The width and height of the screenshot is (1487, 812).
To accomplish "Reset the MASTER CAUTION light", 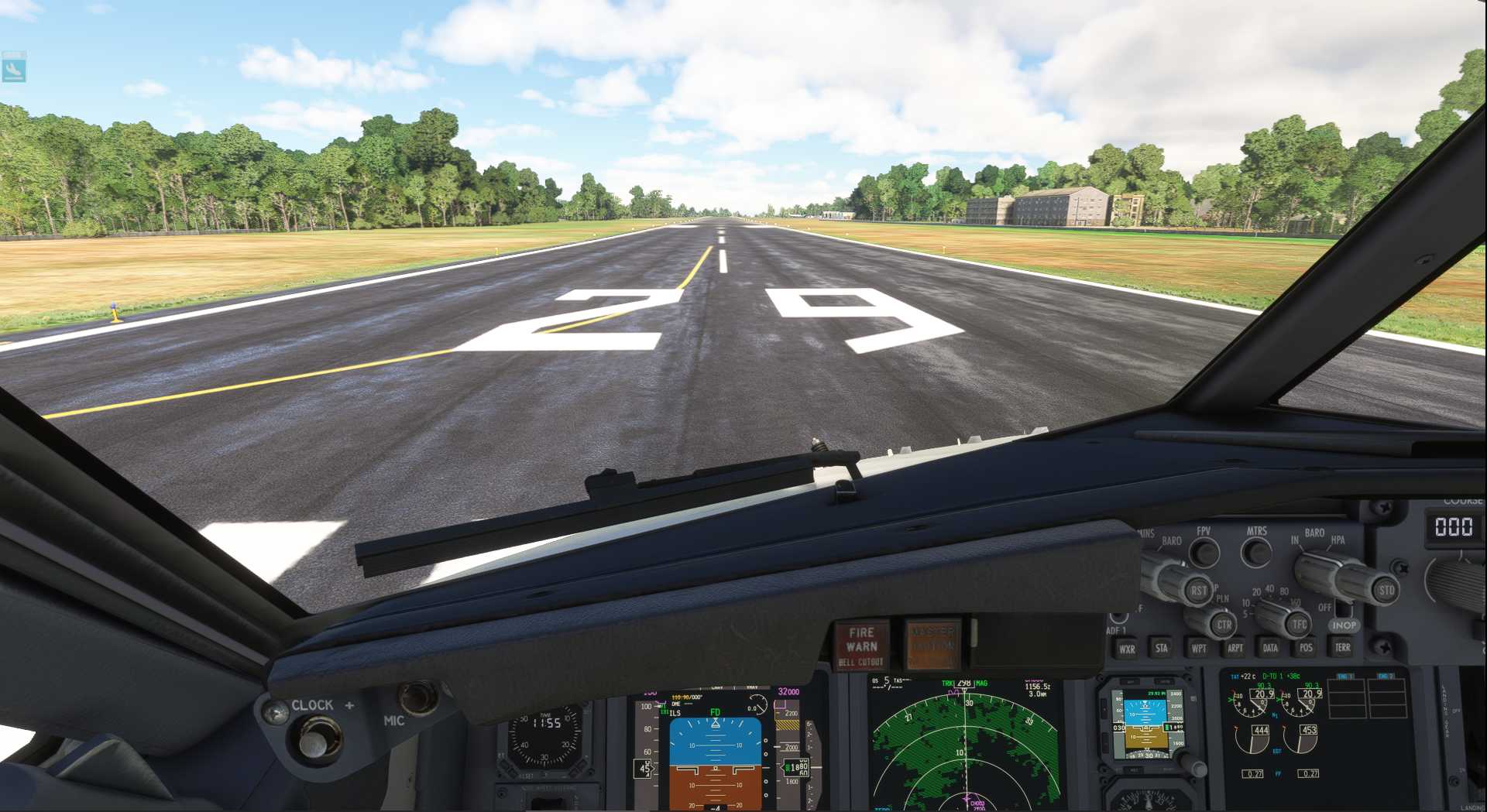I will 932,645.
